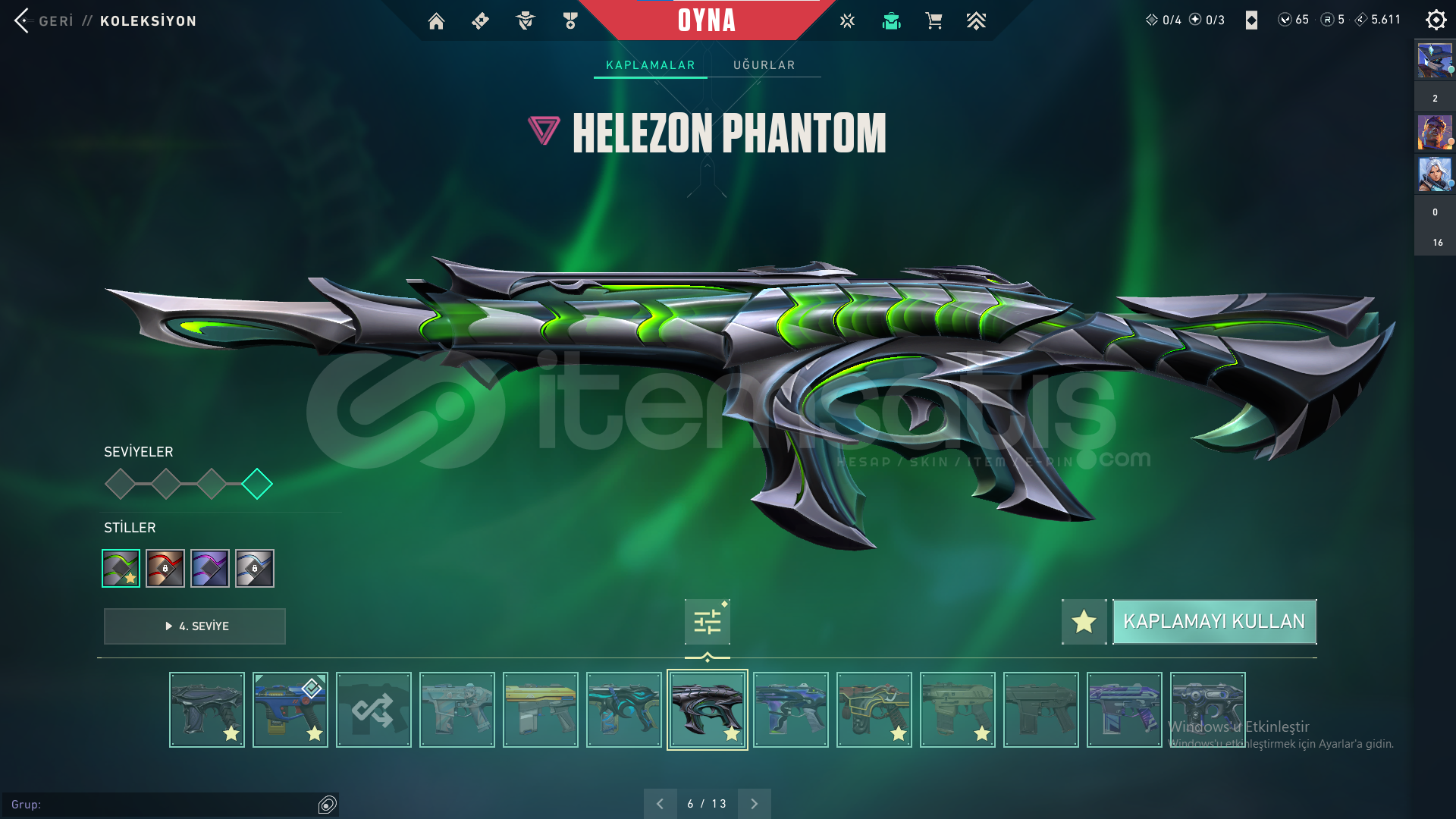Screen dimensions: 1456x819
Task: Open the settings gear icon
Action: tap(1436, 20)
